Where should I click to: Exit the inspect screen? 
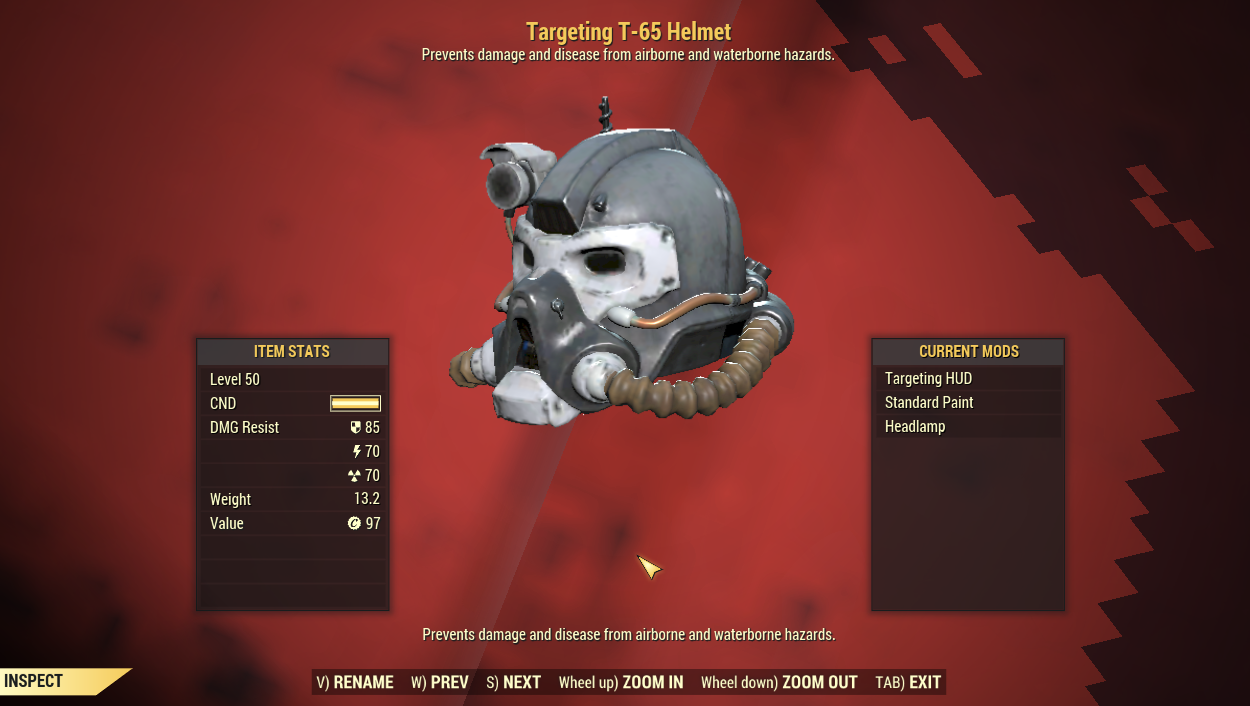point(908,682)
